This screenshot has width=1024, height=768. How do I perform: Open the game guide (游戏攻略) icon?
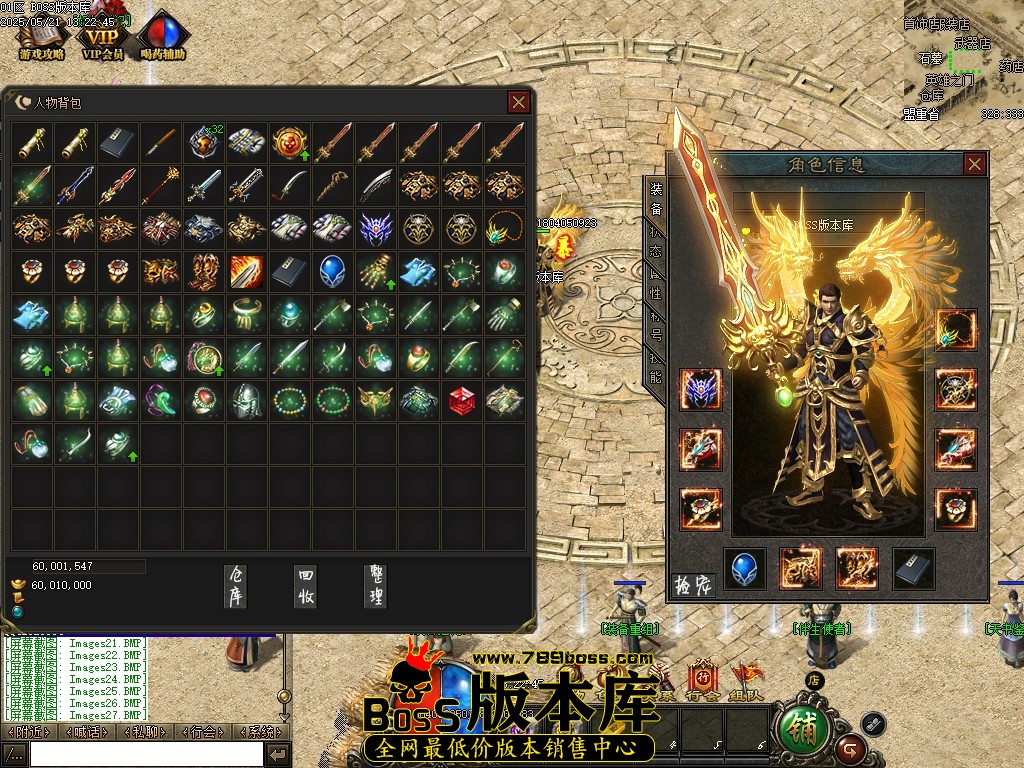[x=41, y=38]
